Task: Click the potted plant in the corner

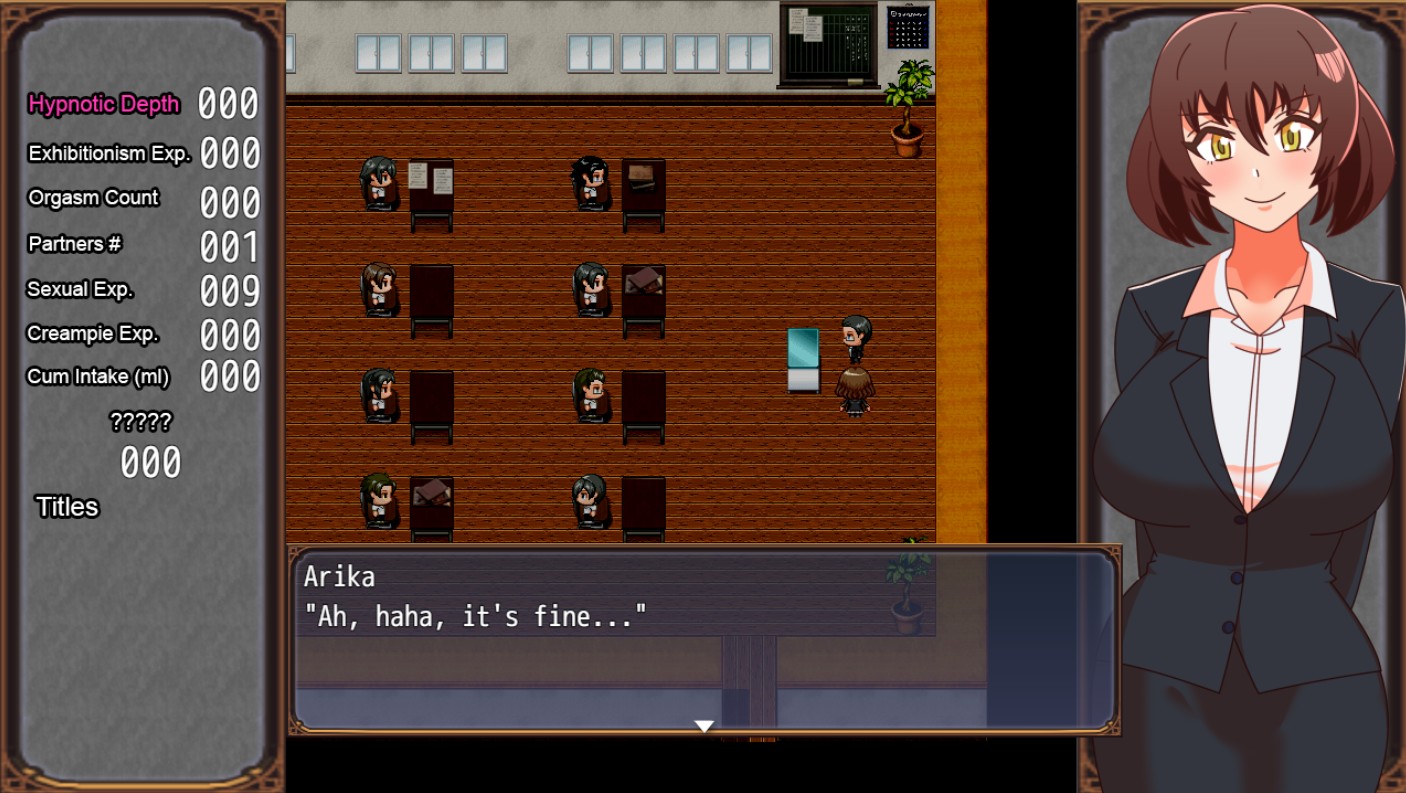Action: (908, 110)
